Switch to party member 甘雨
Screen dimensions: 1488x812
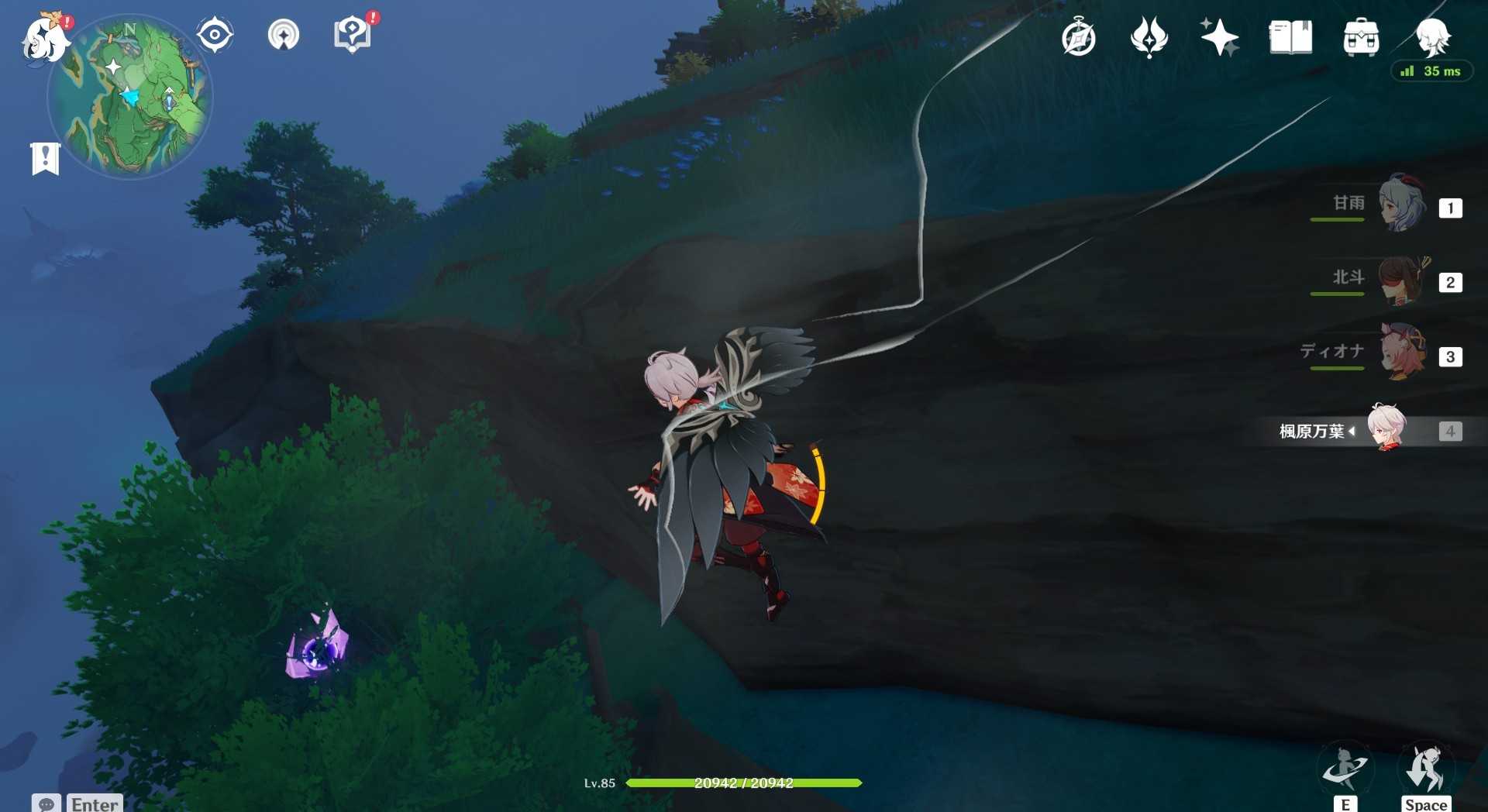(1402, 205)
